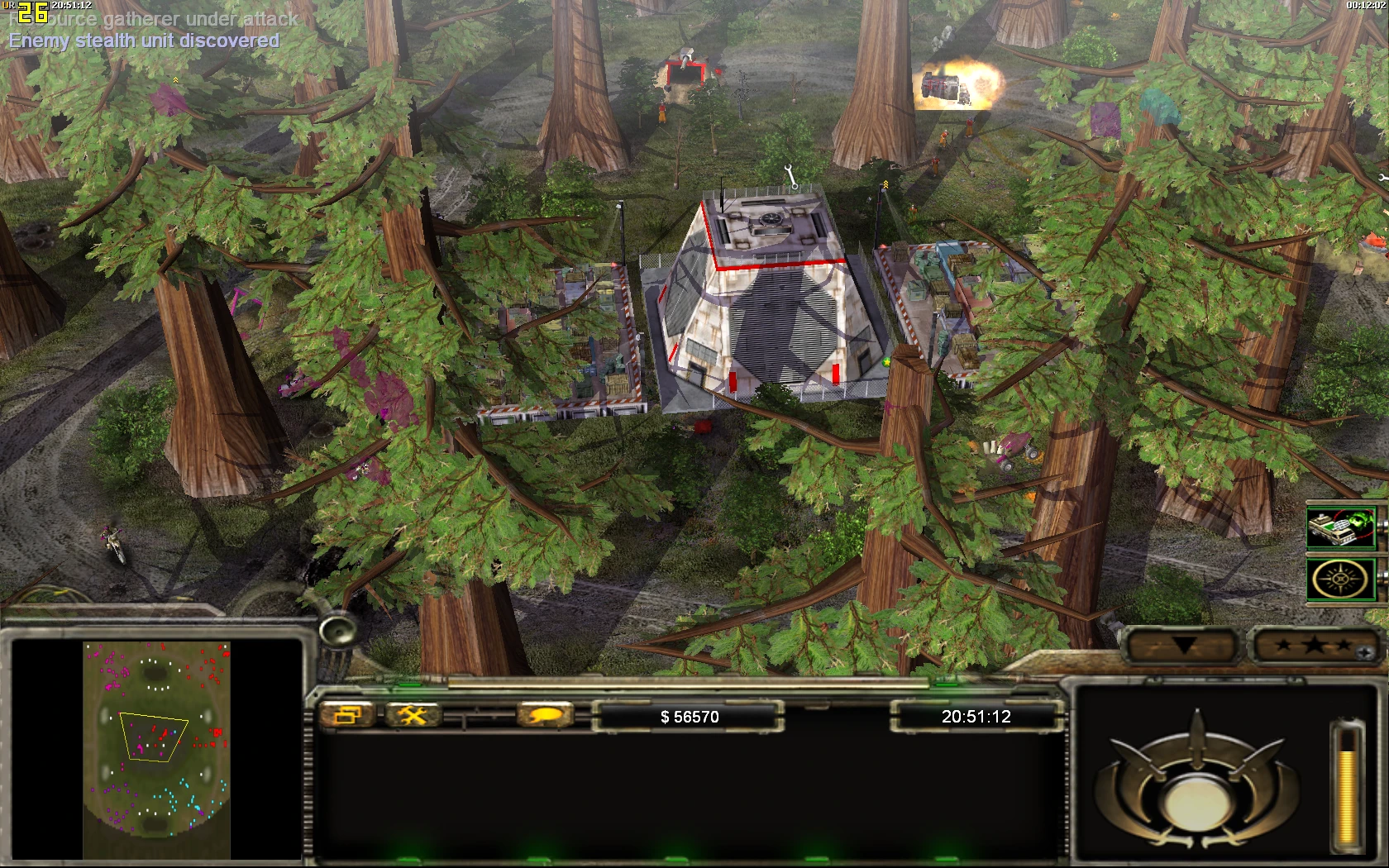The image size is (1389, 868).
Task: Click the overlapping frames icon on the command bar
Action: tap(348, 716)
